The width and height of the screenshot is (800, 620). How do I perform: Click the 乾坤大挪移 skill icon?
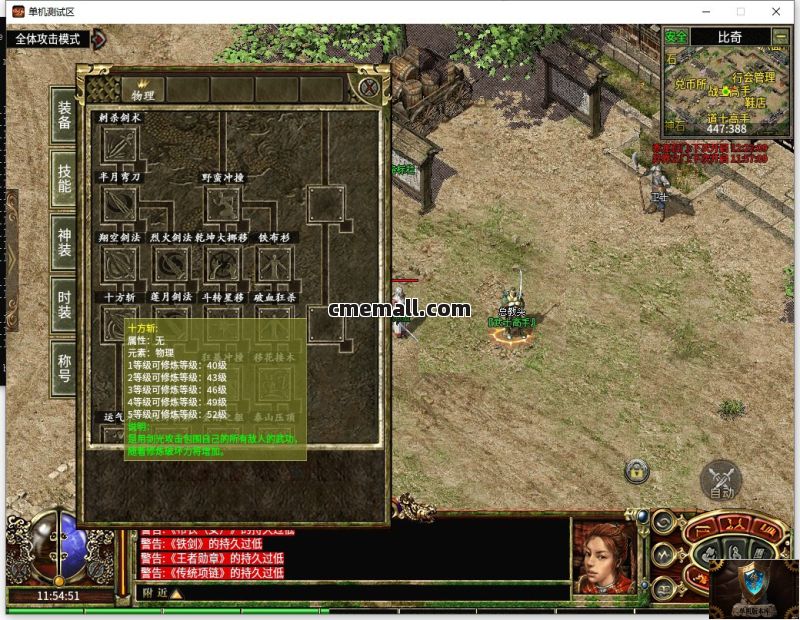pos(224,264)
